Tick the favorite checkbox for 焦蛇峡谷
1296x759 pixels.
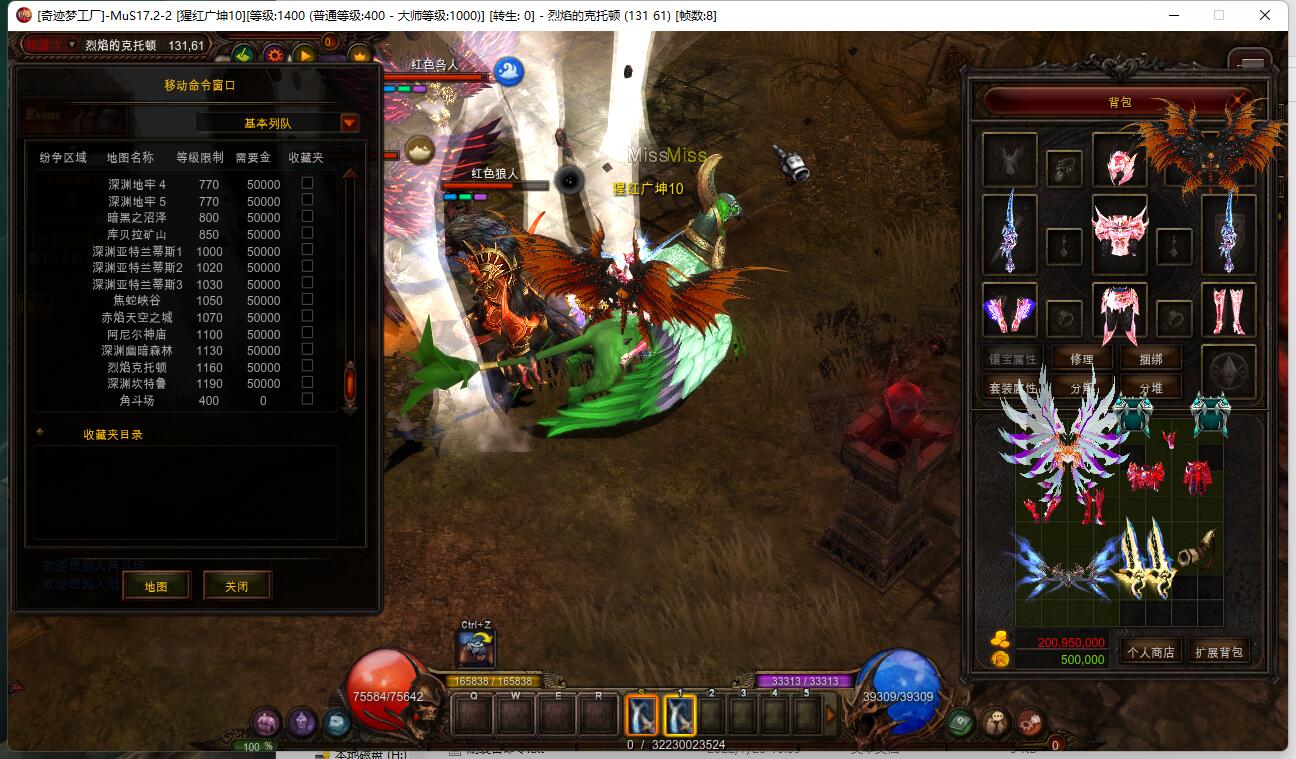[307, 299]
